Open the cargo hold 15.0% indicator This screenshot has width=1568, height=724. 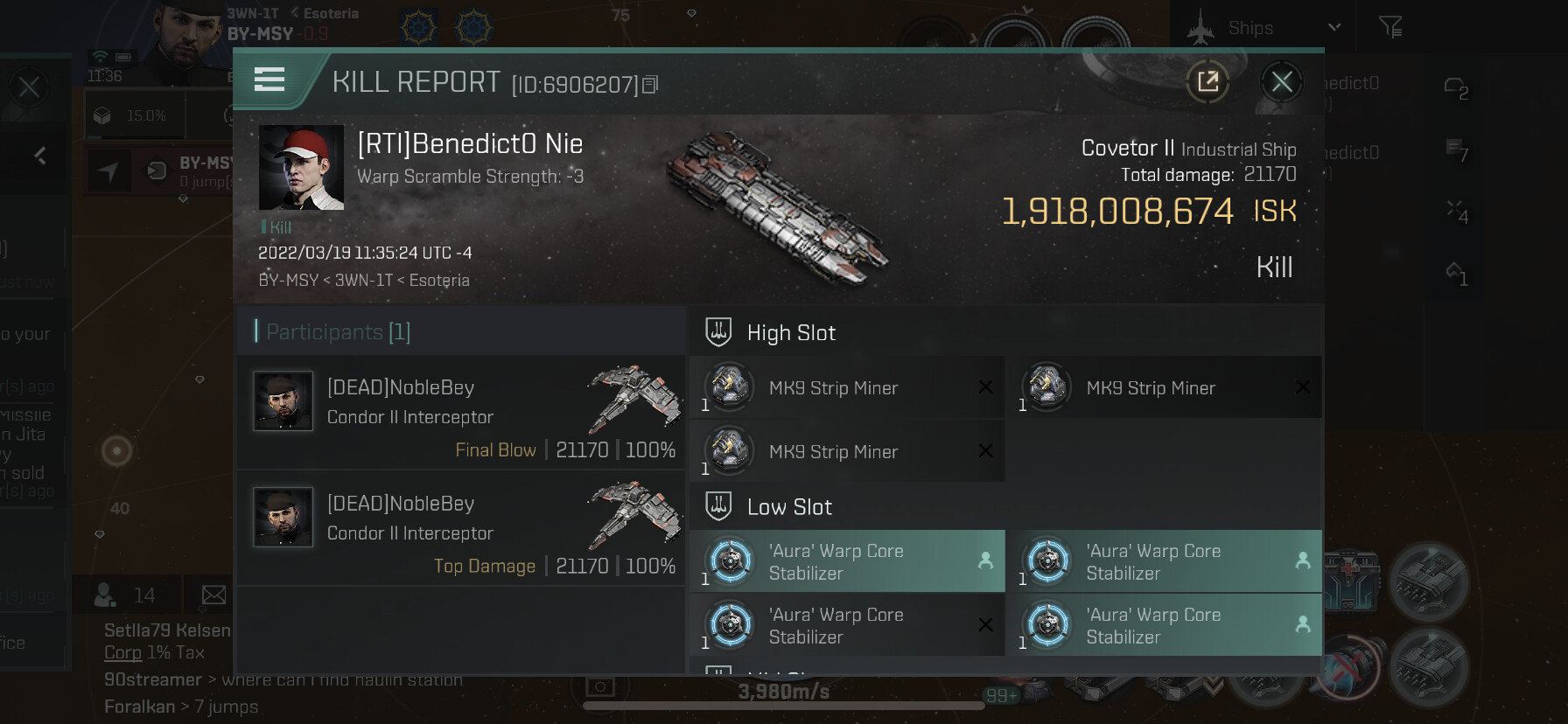click(x=131, y=115)
